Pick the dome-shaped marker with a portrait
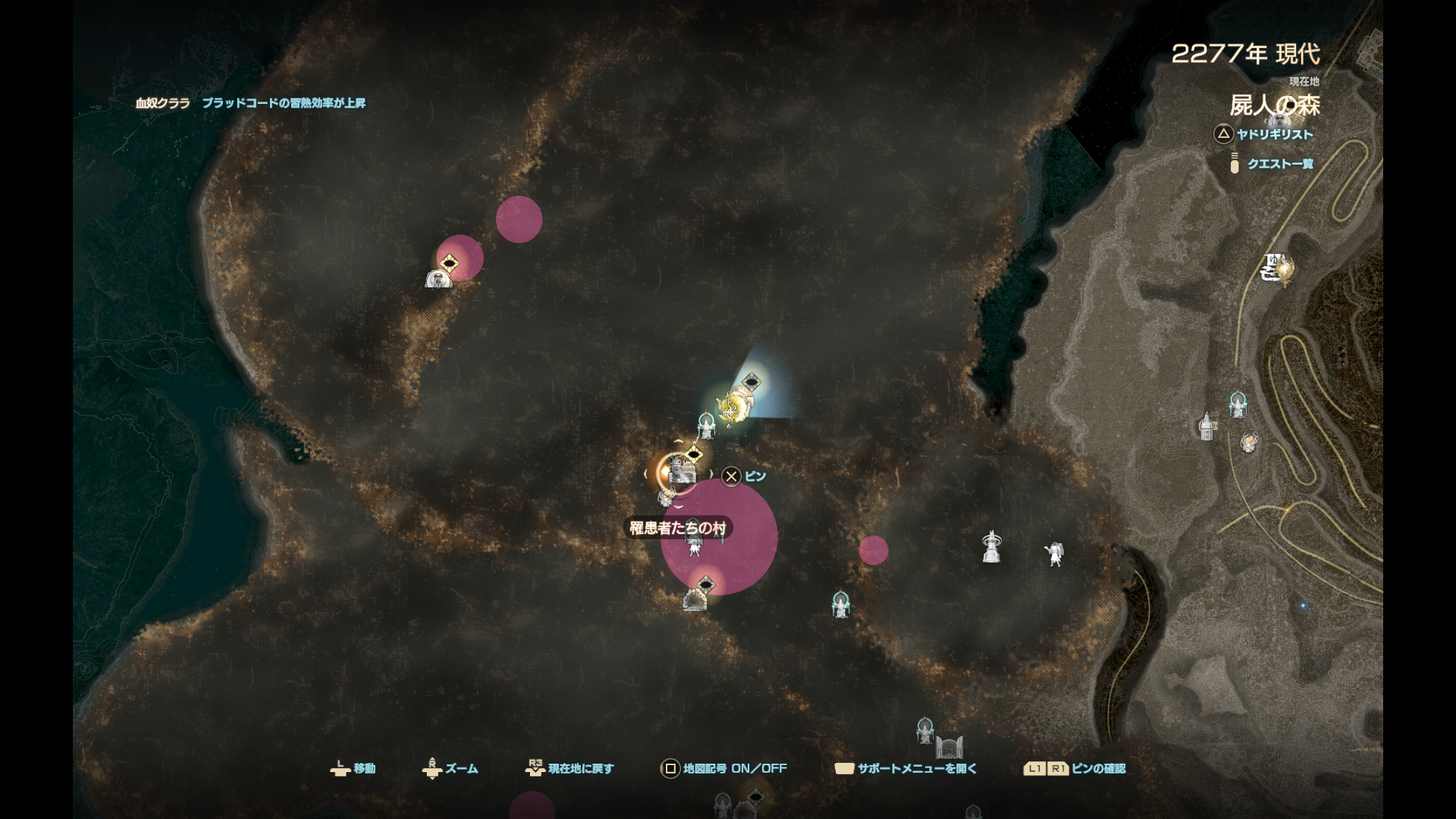This screenshot has height=819, width=1456. pos(438,279)
